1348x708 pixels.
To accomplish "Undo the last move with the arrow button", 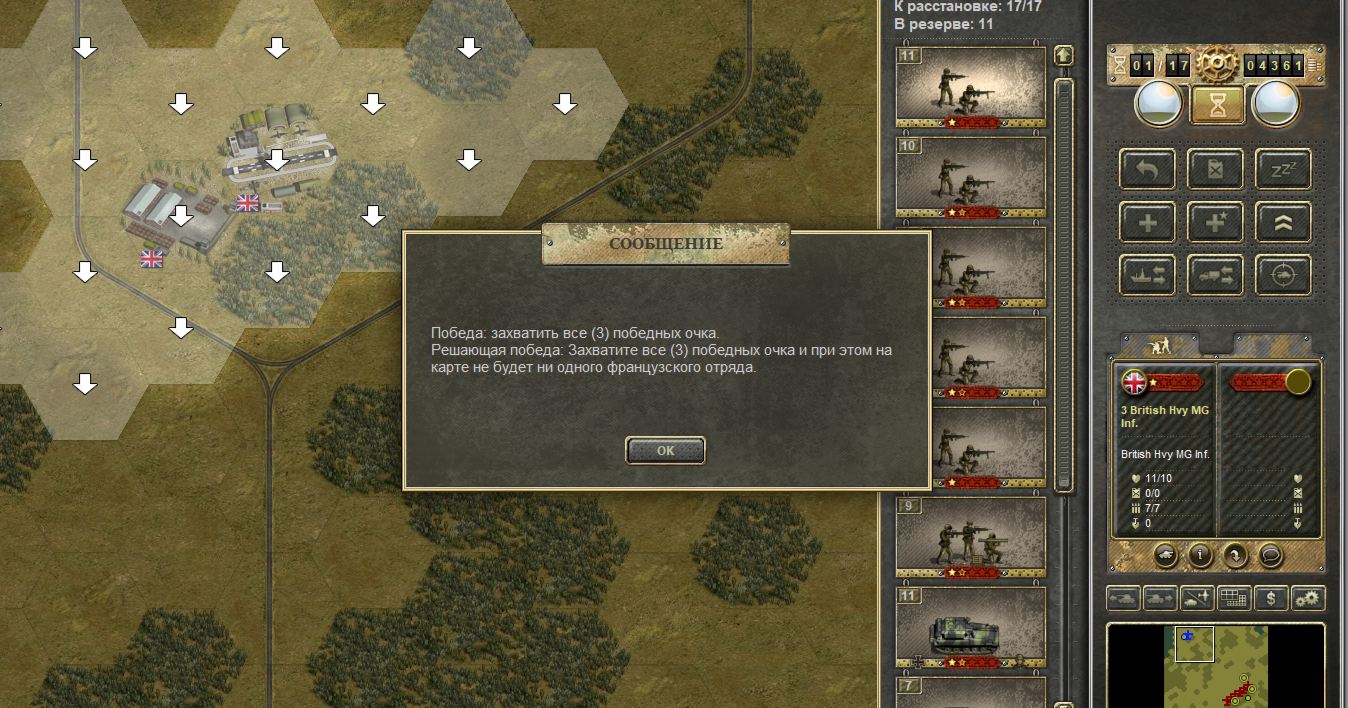I will point(1147,169).
